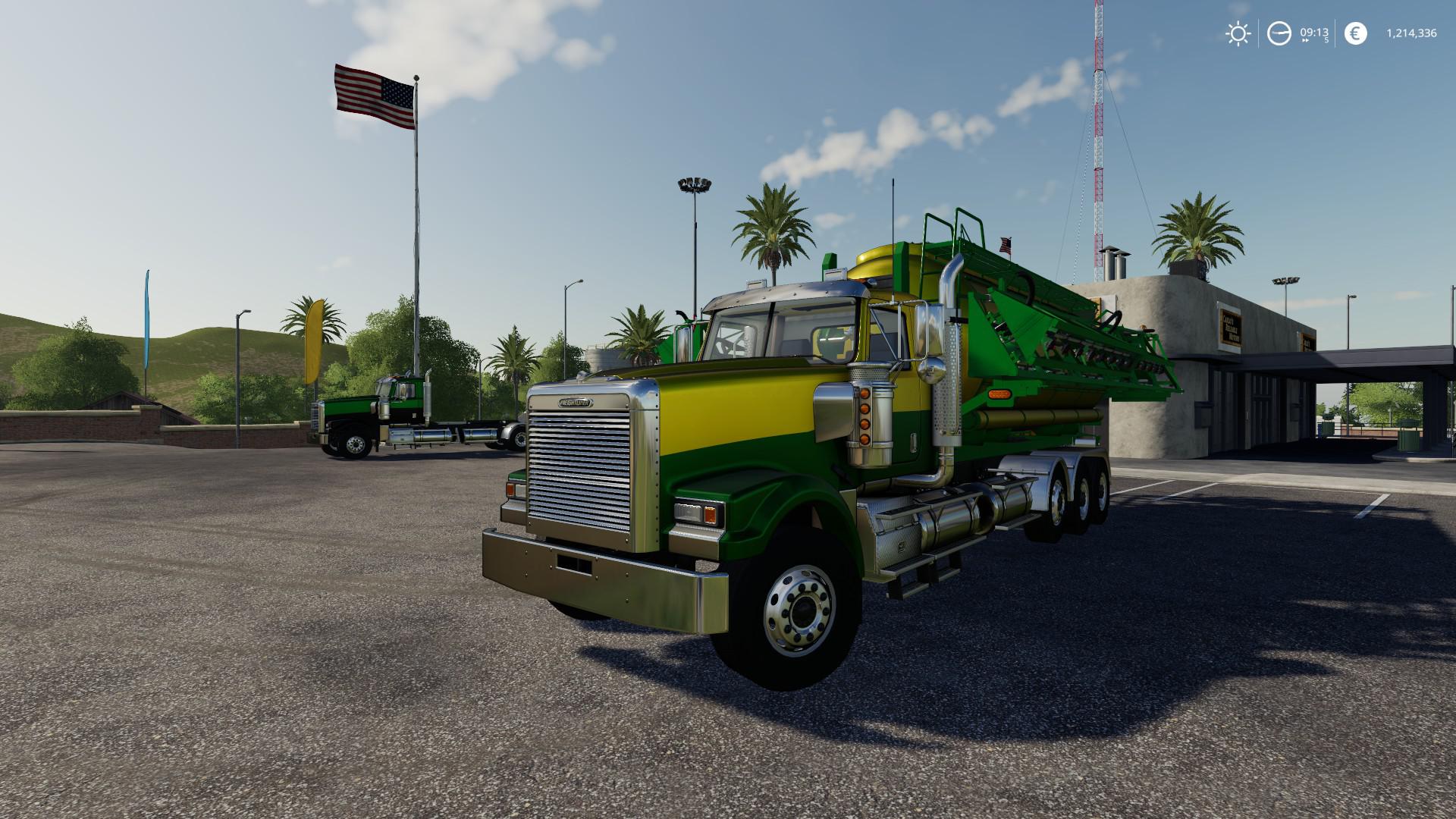Click the euro money icon
Viewport: 1456px width, 819px height.
(x=1355, y=33)
